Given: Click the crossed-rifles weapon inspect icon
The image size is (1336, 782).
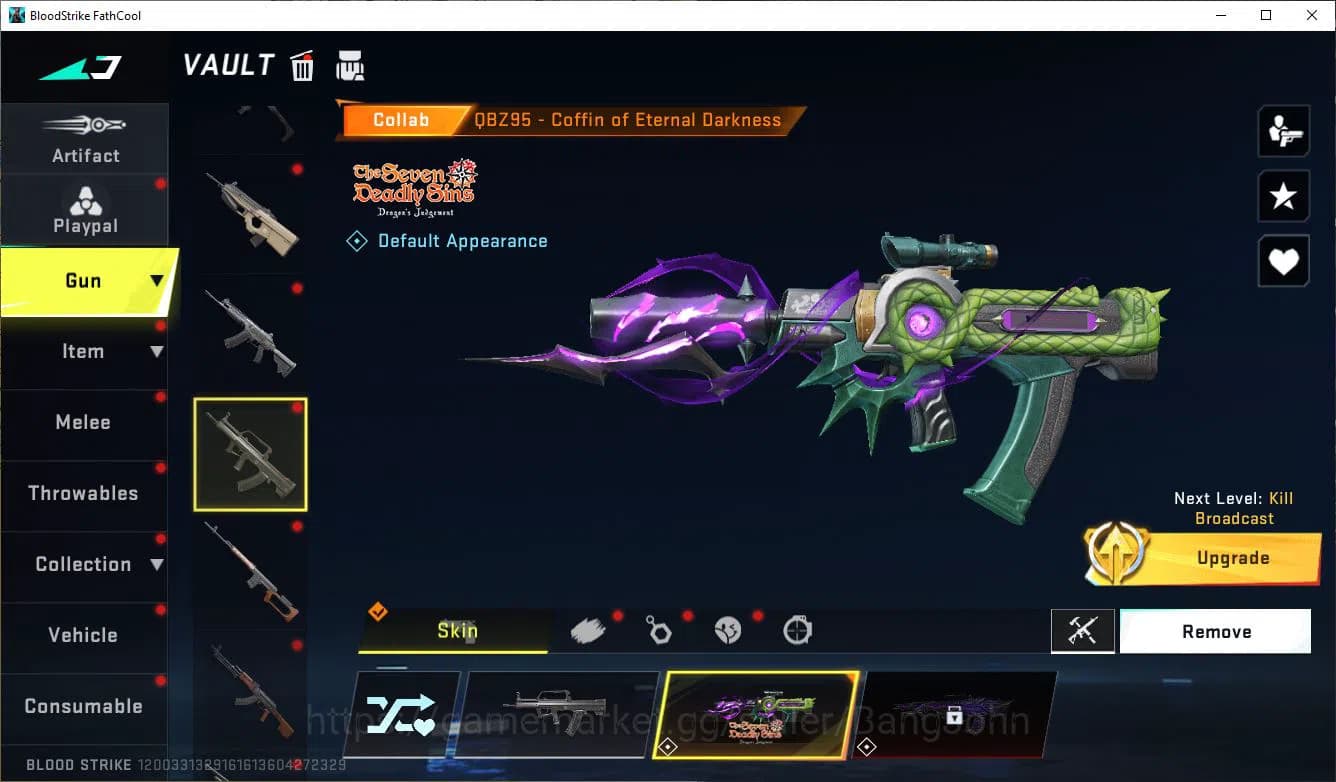Looking at the screenshot, I should pyautogui.click(x=1084, y=631).
